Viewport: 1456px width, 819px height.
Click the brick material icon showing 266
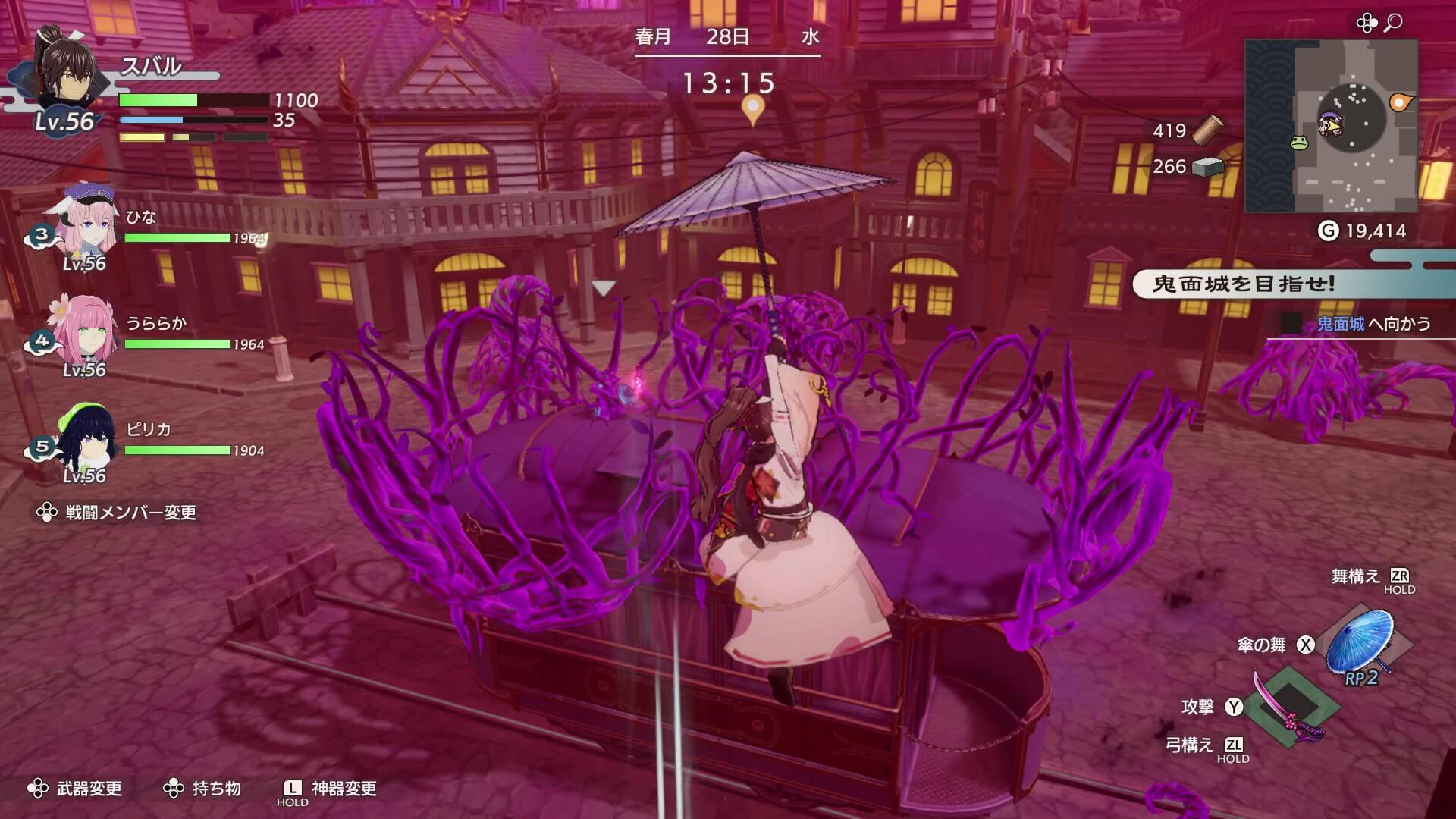click(1208, 167)
